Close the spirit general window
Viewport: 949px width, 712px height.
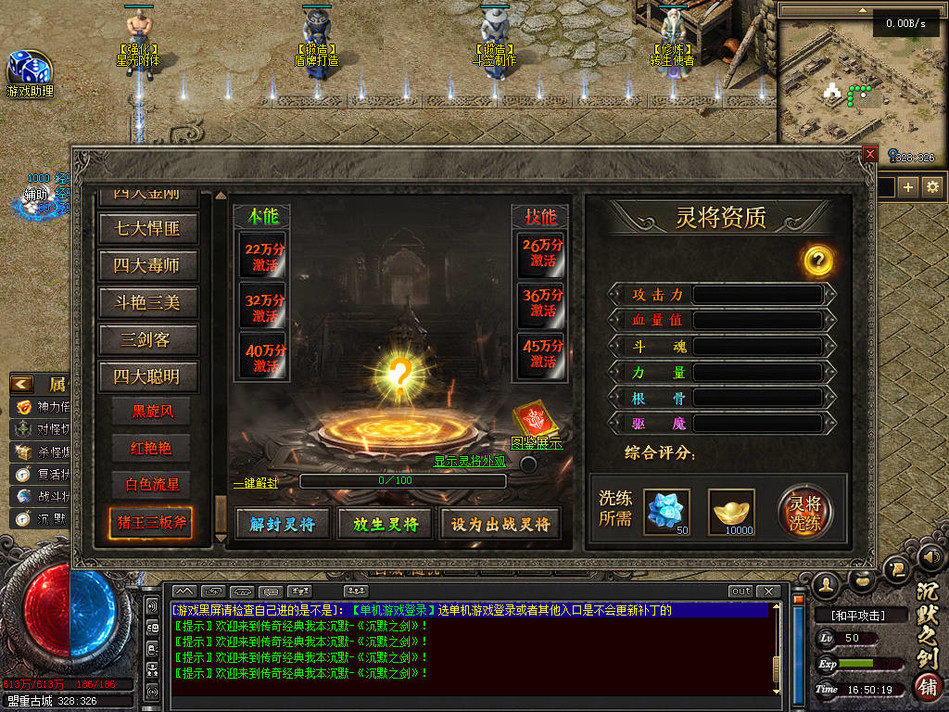pyautogui.click(x=870, y=153)
